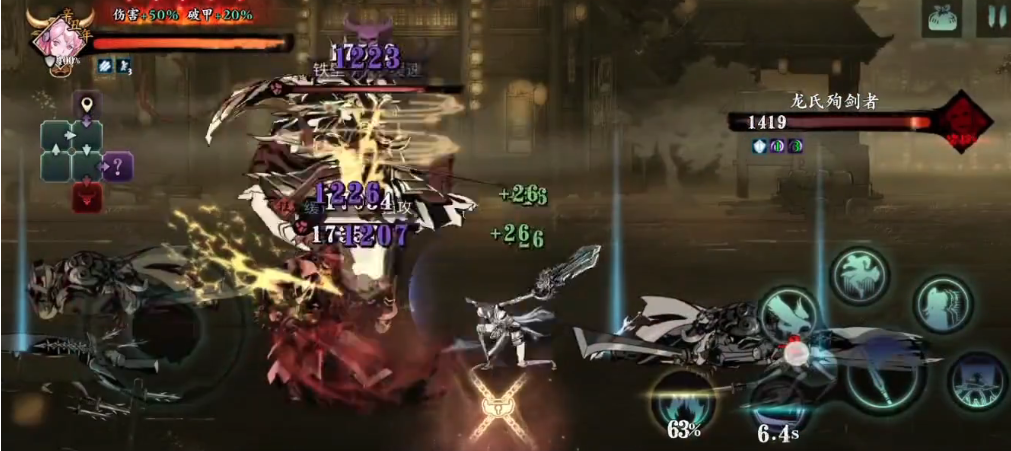
Task: Tap the teal skill button at the far bottom-right
Action: 977,382
